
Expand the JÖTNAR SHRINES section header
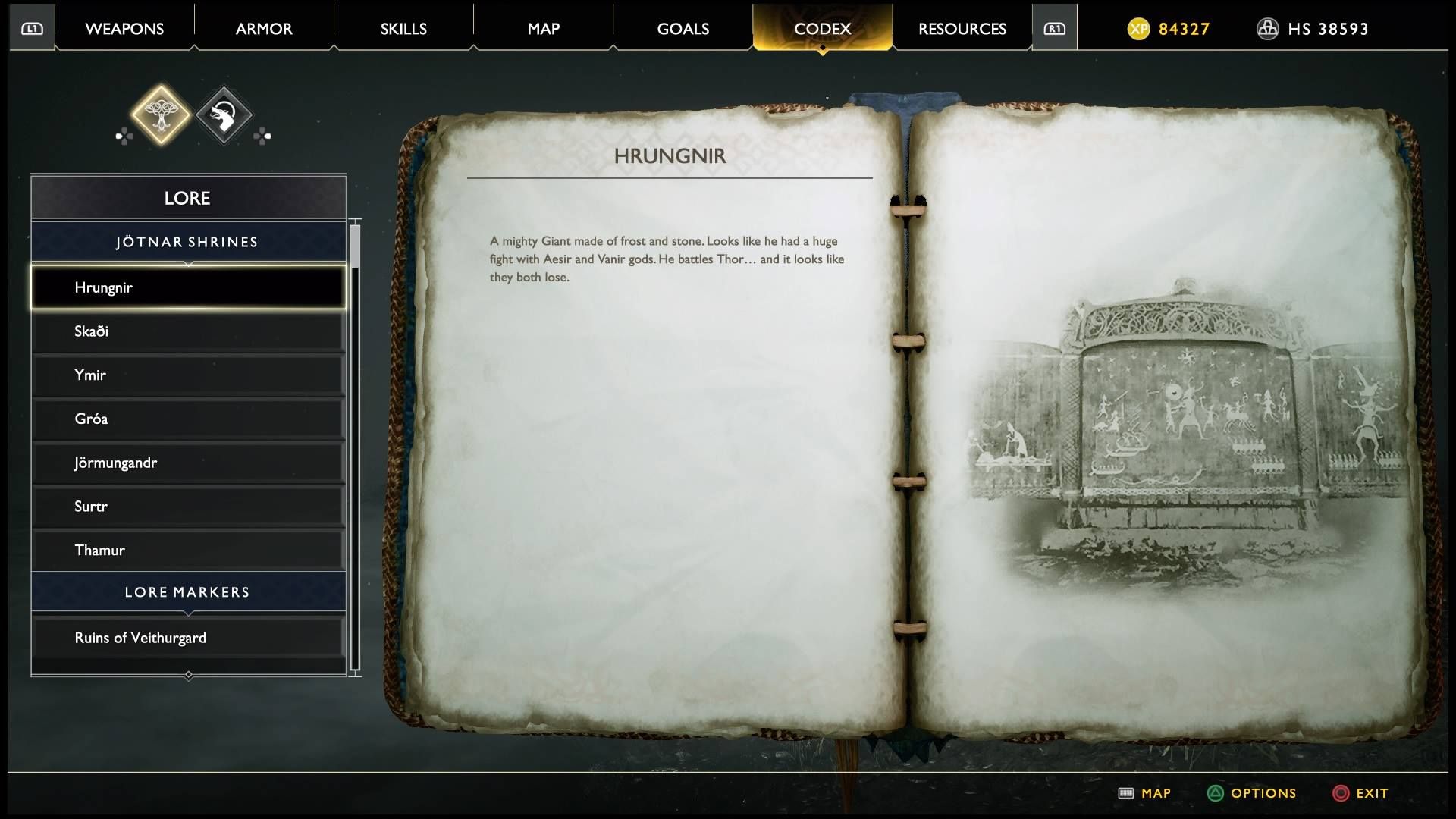click(187, 241)
